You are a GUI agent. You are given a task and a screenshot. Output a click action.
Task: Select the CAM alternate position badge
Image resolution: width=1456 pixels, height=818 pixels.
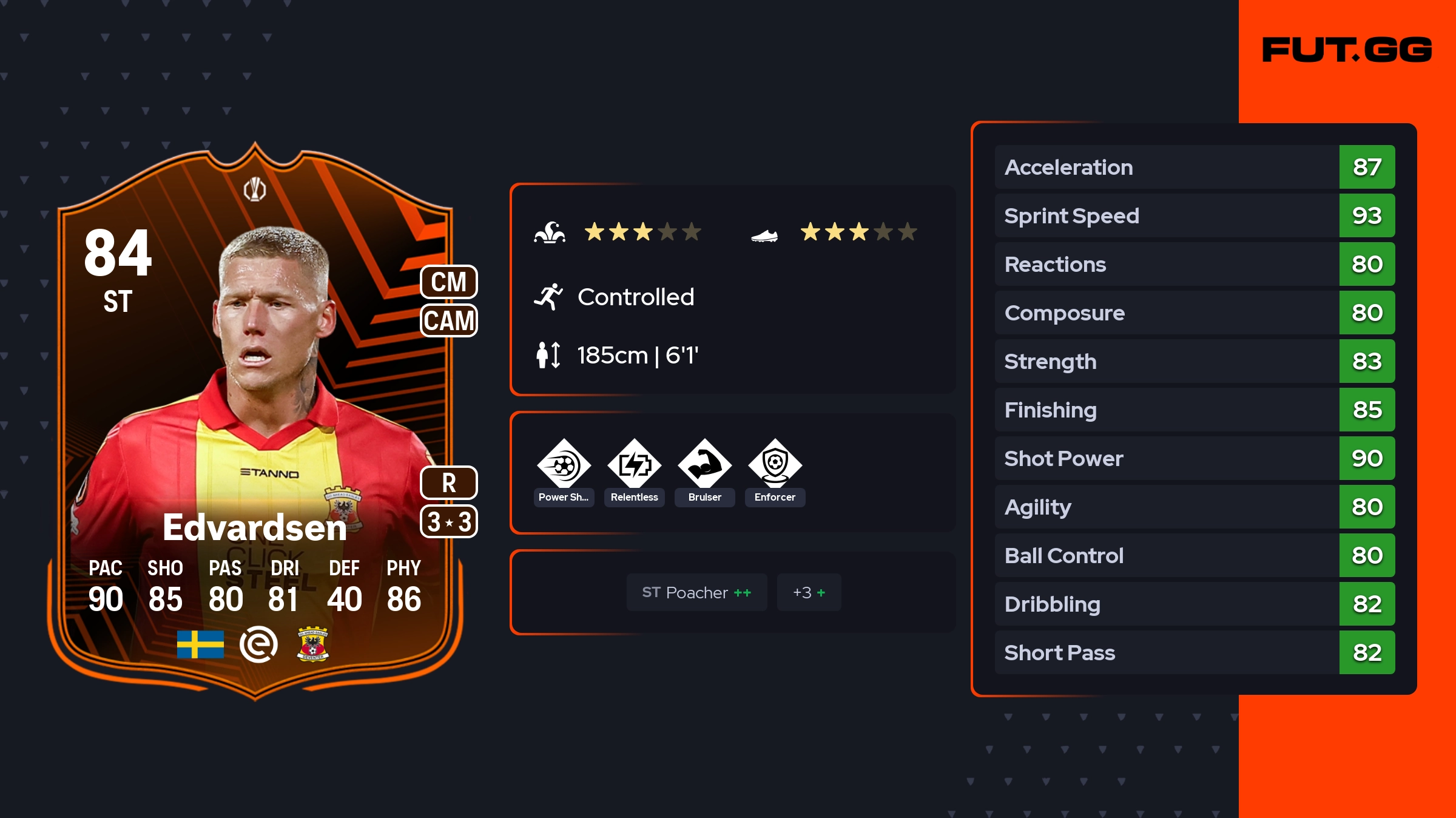449,320
